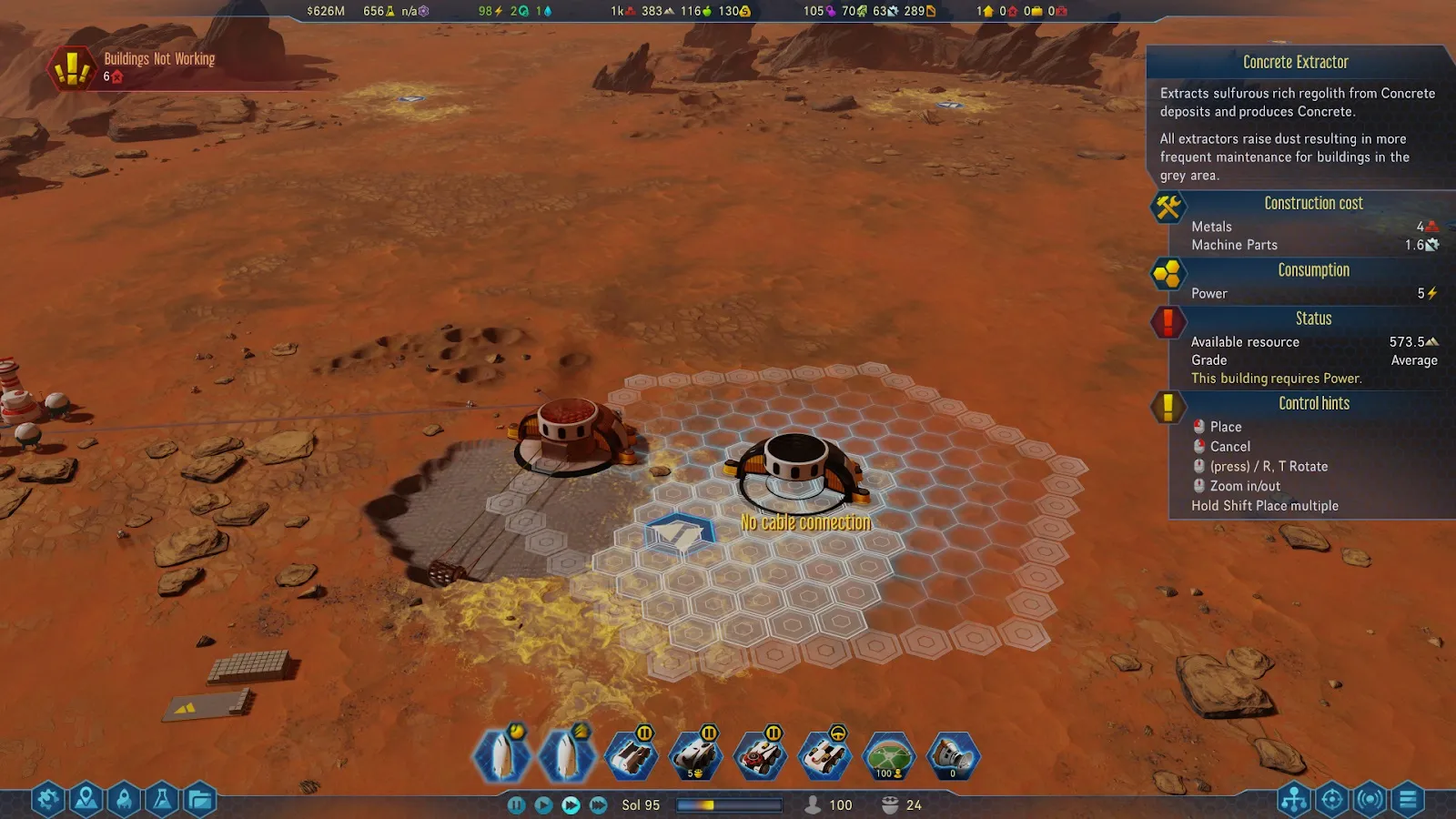Open the folder icon in the bottom bar

[x=200, y=800]
